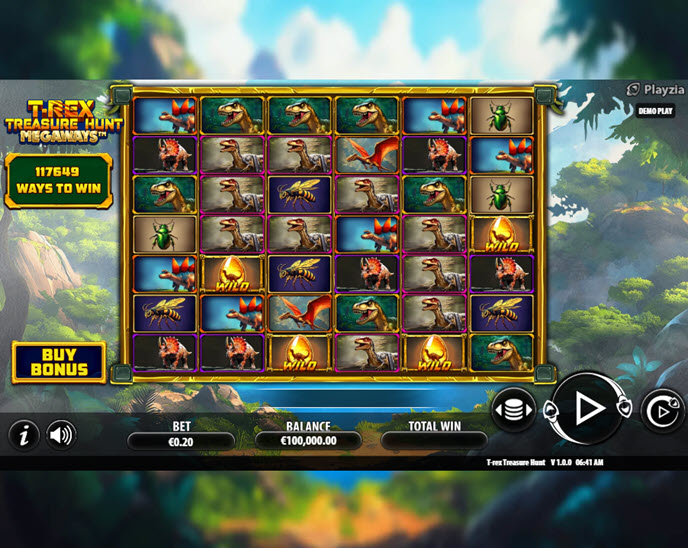Open the game info paytable
Viewport: 688px width, 548px height.
24,434
